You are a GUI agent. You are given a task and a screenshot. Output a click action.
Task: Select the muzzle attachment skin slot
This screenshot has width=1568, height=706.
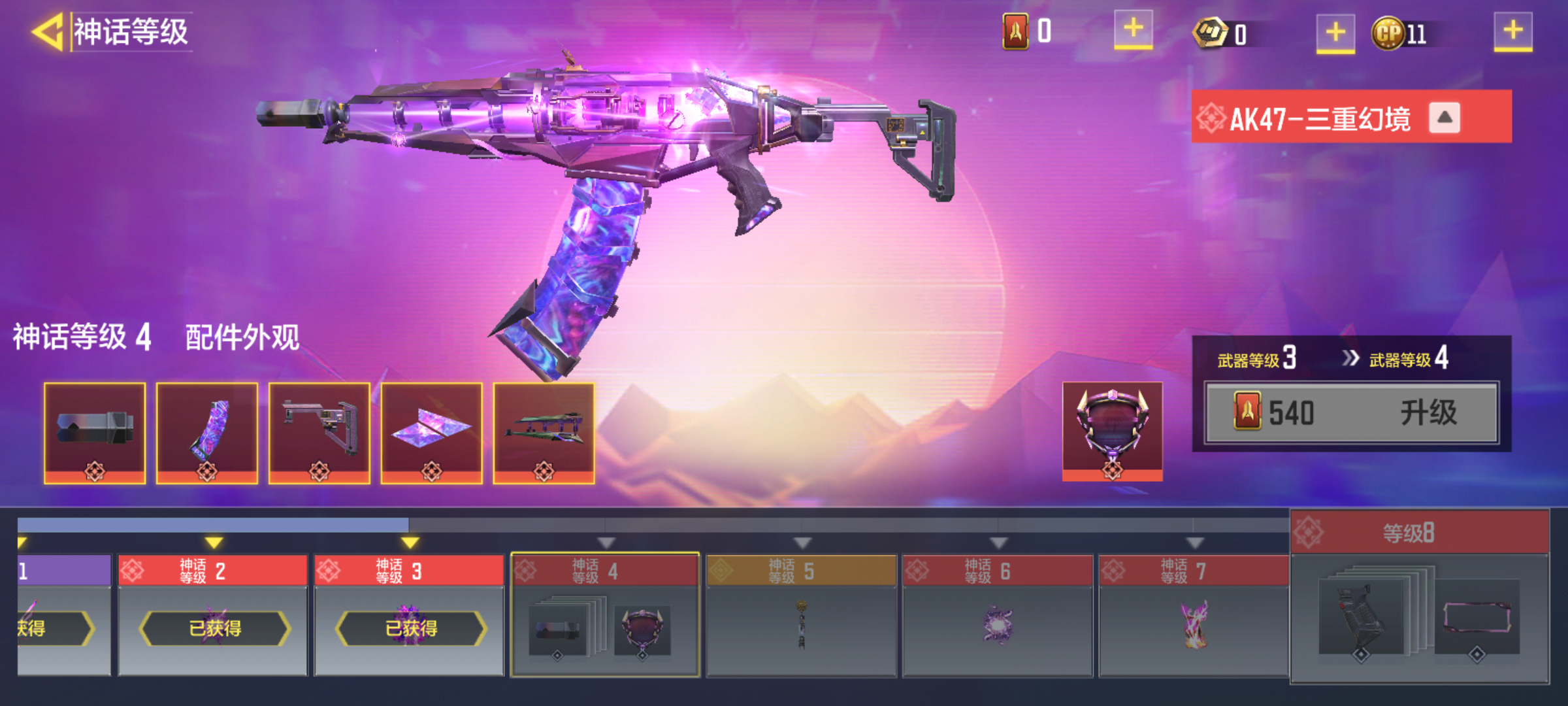[95, 433]
